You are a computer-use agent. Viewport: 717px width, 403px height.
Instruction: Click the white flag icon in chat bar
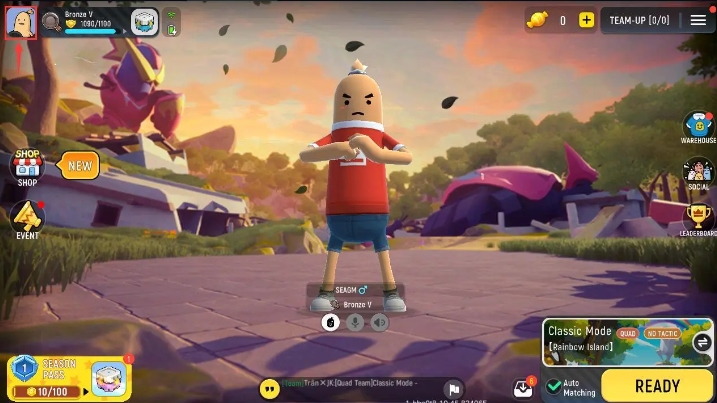(x=453, y=389)
